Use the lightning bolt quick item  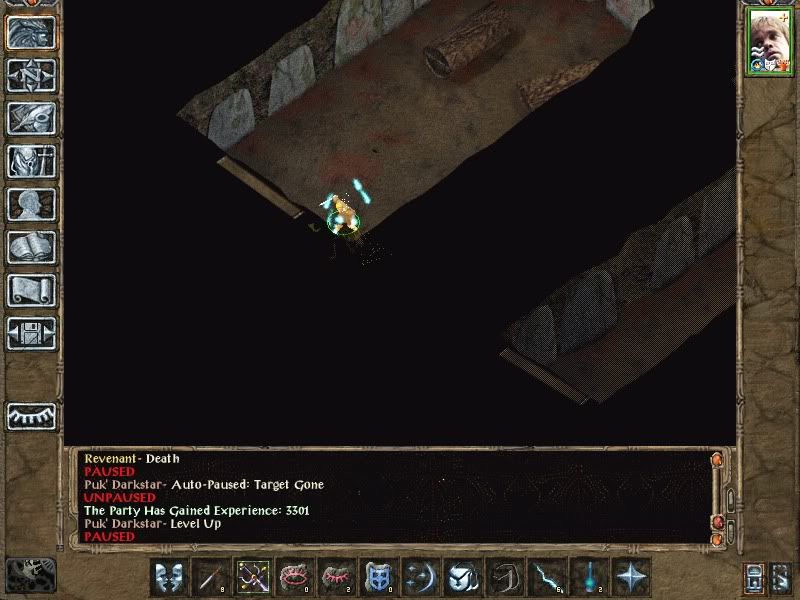pos(547,577)
